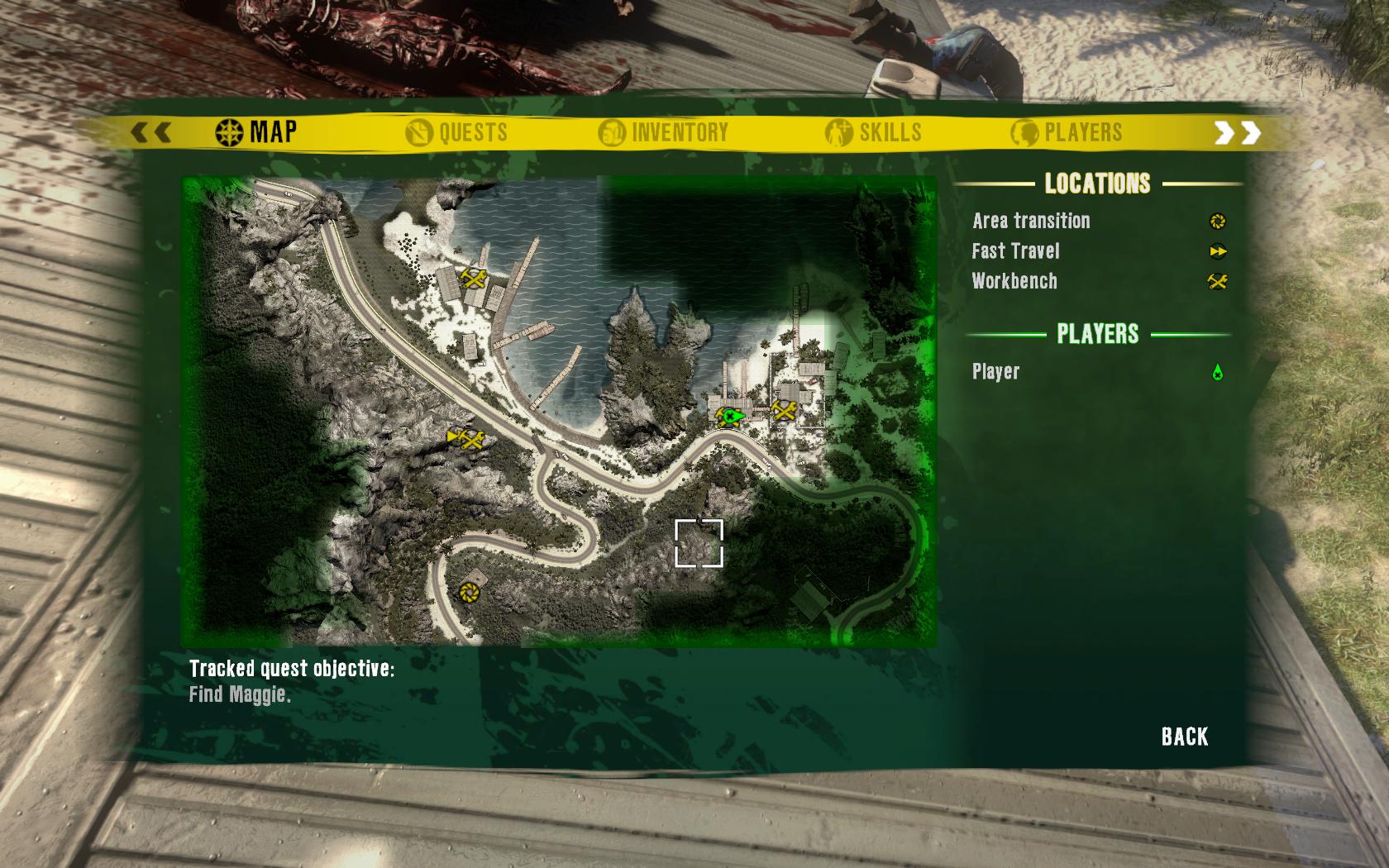Click the right double-arrow tab navigator
The width and height of the screenshot is (1389, 868).
(x=1237, y=132)
